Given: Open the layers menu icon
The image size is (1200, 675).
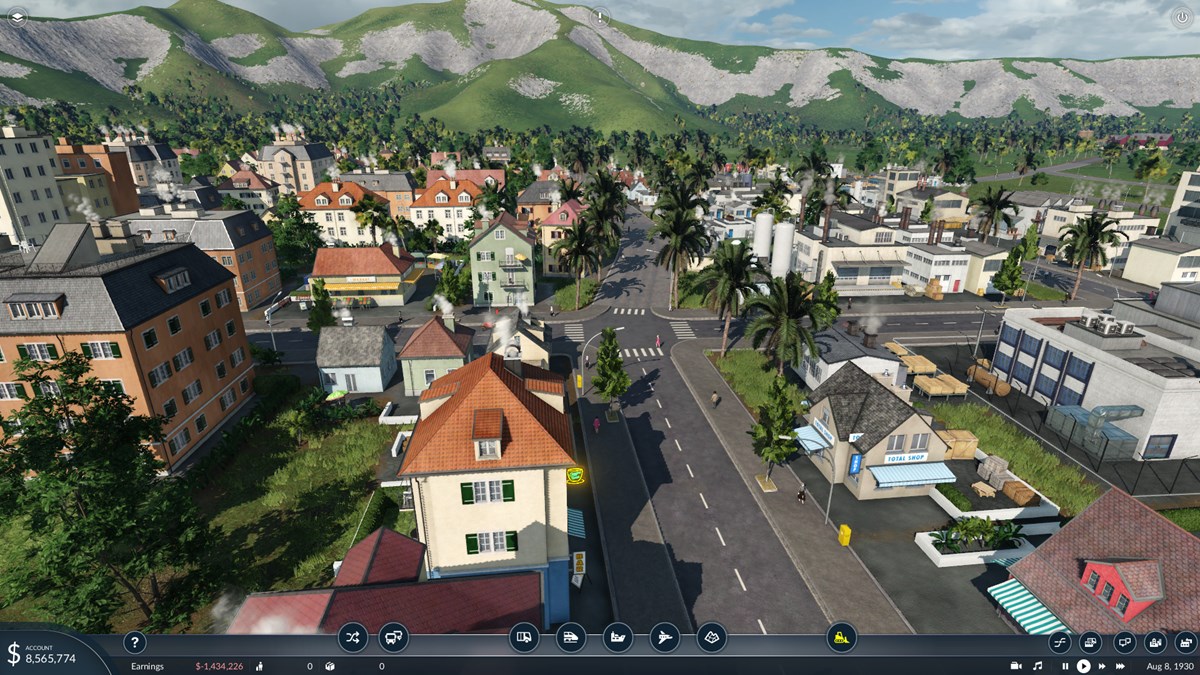Looking at the screenshot, I should [x=17, y=16].
